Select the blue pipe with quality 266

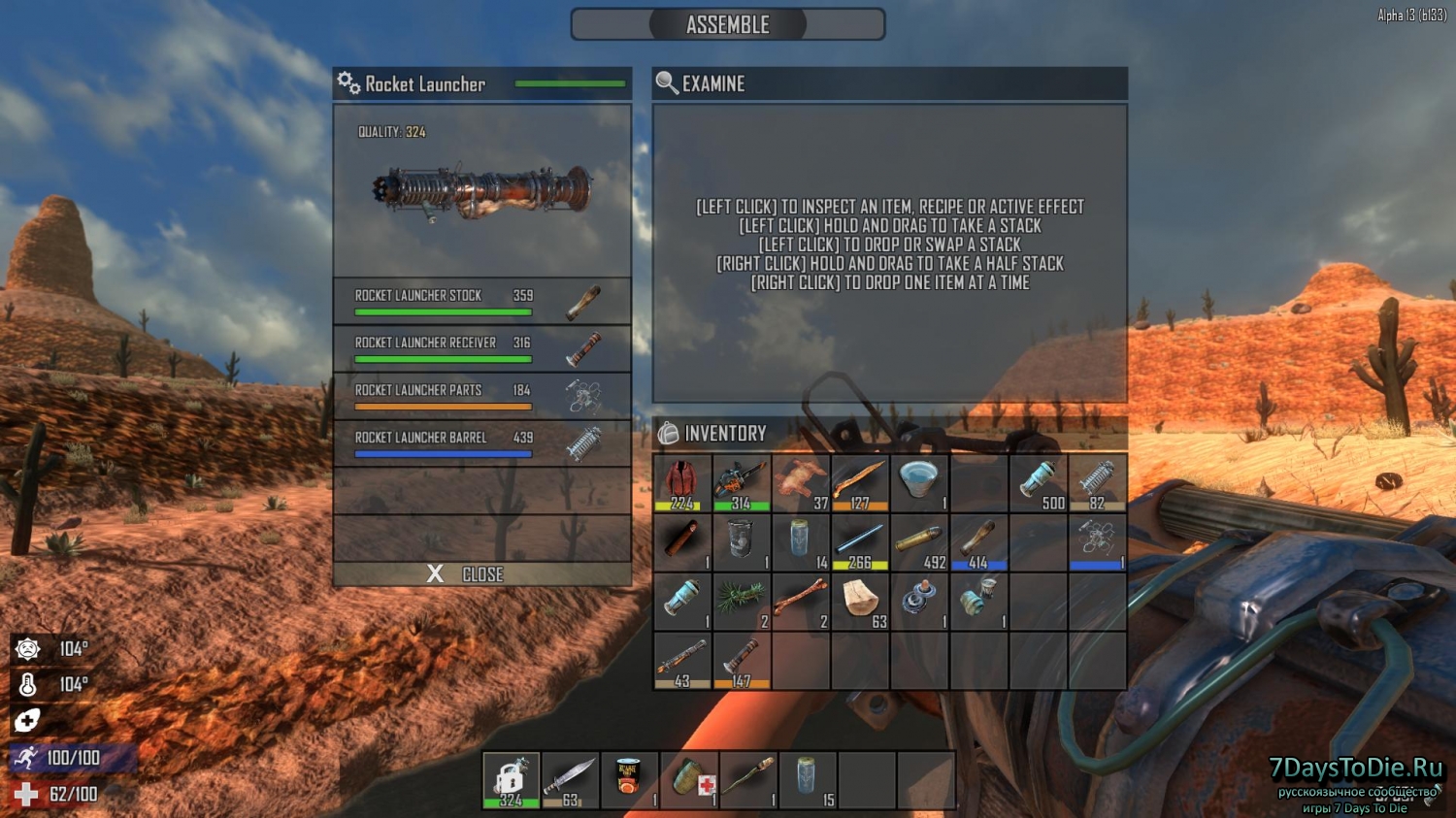[x=860, y=542]
